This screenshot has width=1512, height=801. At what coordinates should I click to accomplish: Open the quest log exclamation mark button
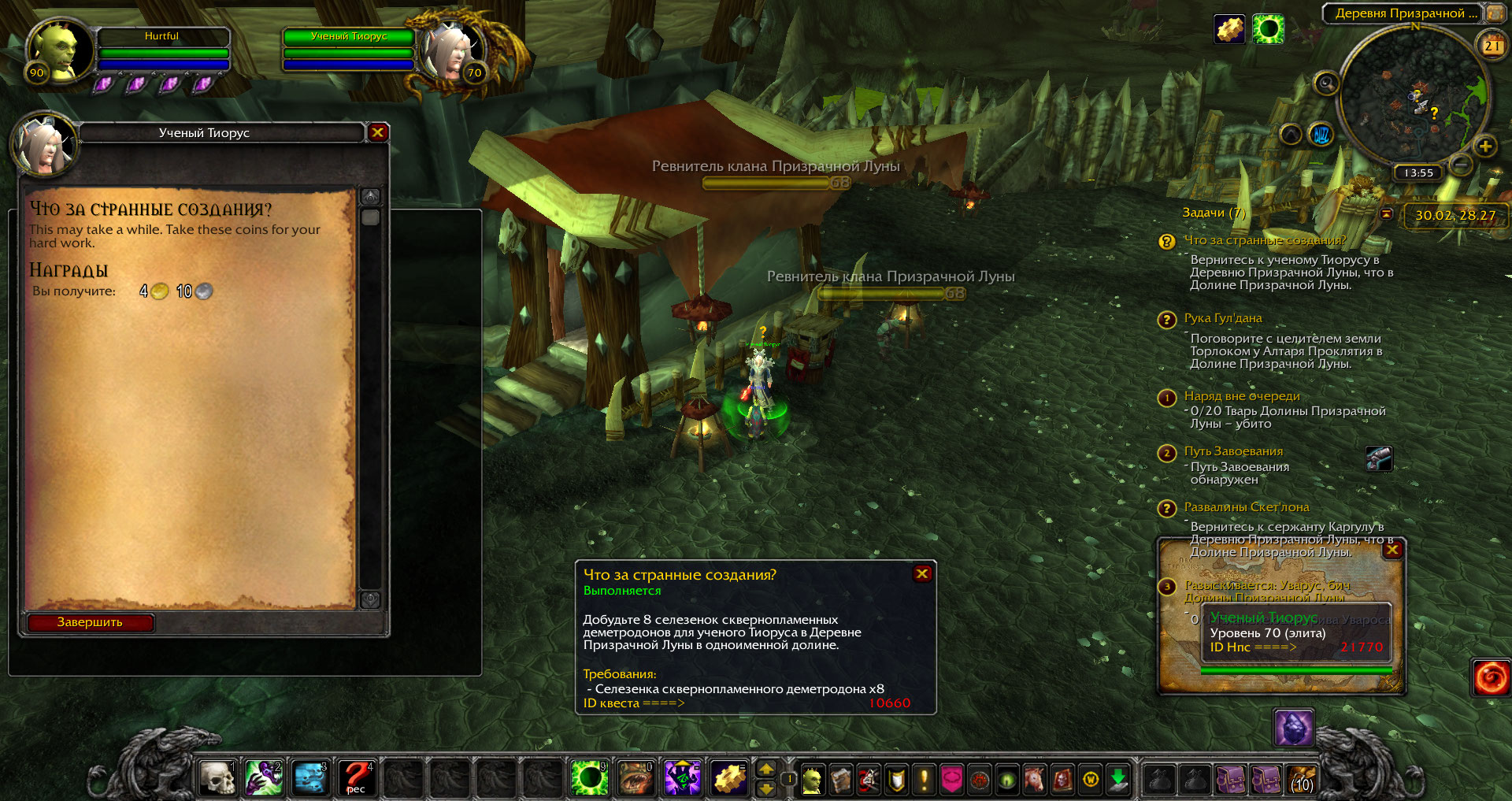(x=924, y=780)
